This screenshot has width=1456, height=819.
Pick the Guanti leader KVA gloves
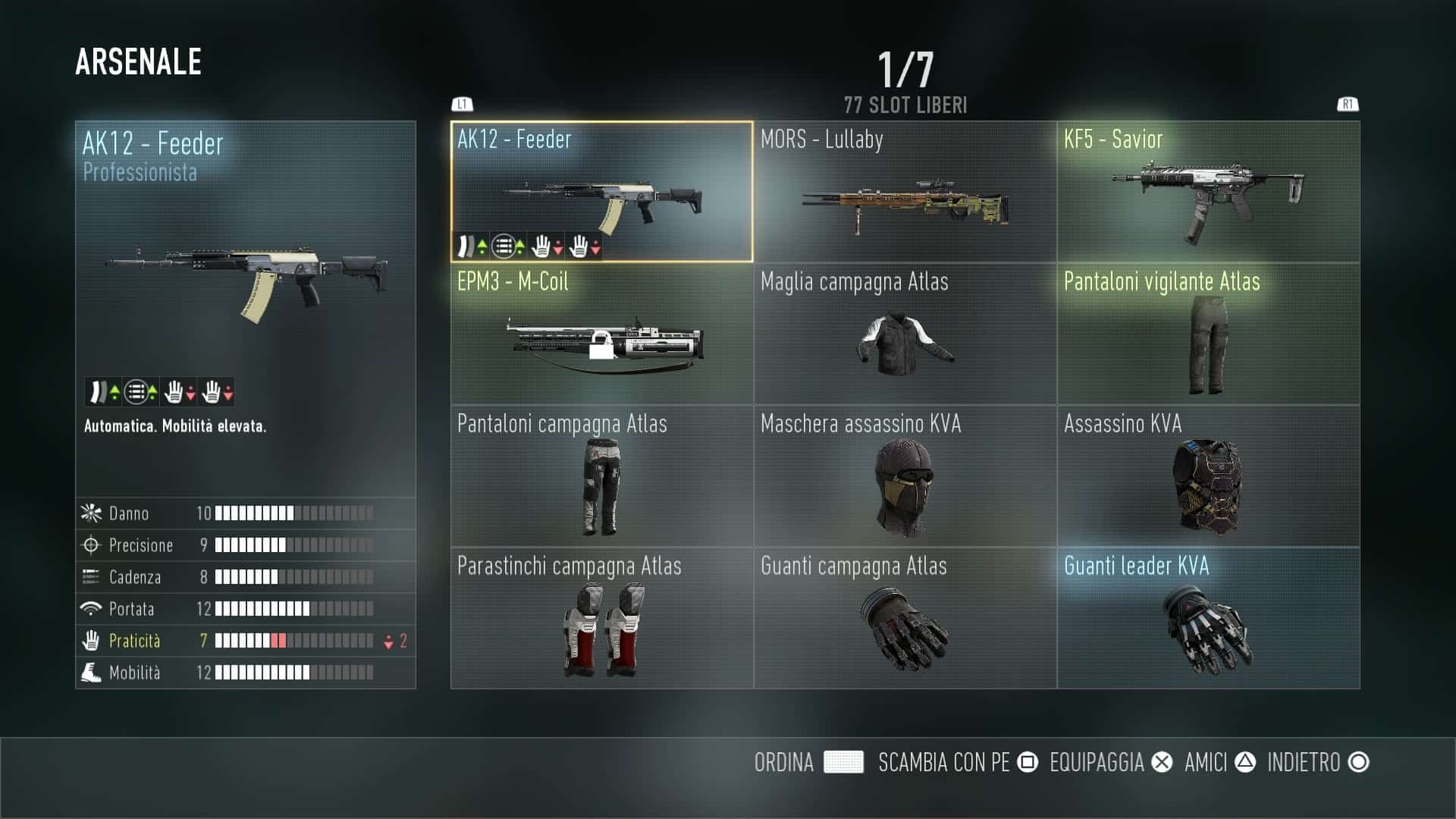[x=1208, y=618]
